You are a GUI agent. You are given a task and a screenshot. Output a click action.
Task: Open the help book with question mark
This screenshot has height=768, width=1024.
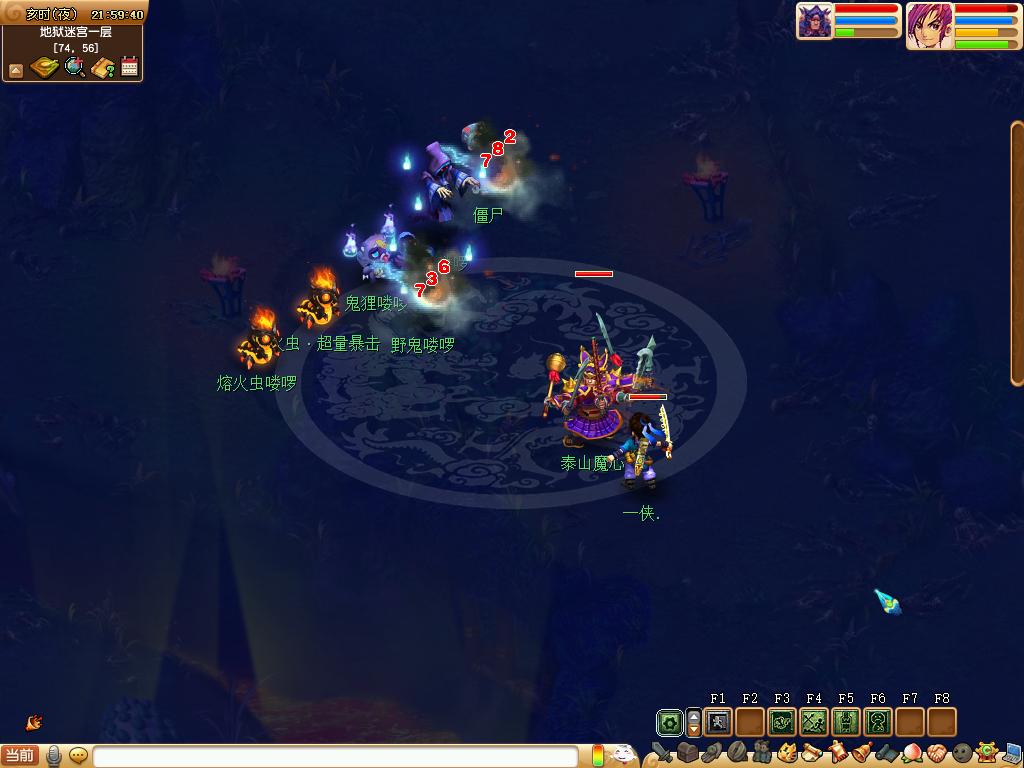103,68
